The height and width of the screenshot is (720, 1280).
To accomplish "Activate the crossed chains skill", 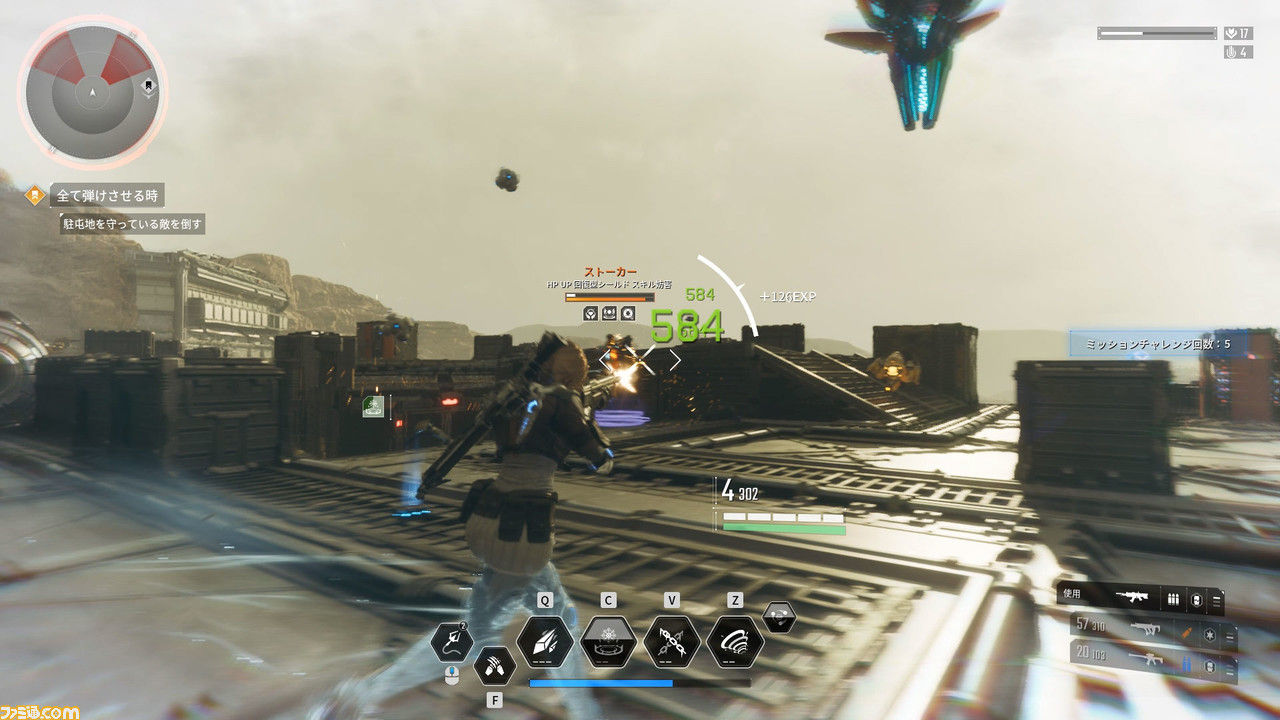I will tap(671, 642).
